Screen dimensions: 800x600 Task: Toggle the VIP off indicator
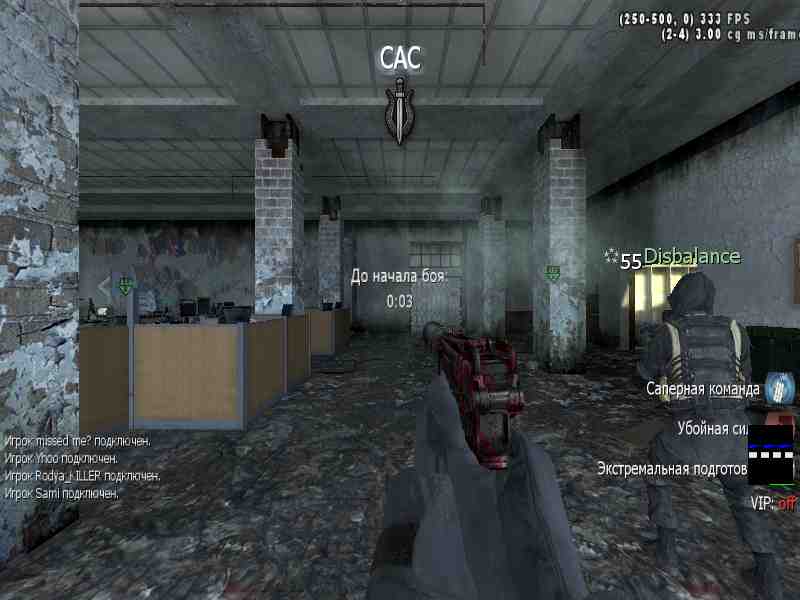[772, 503]
